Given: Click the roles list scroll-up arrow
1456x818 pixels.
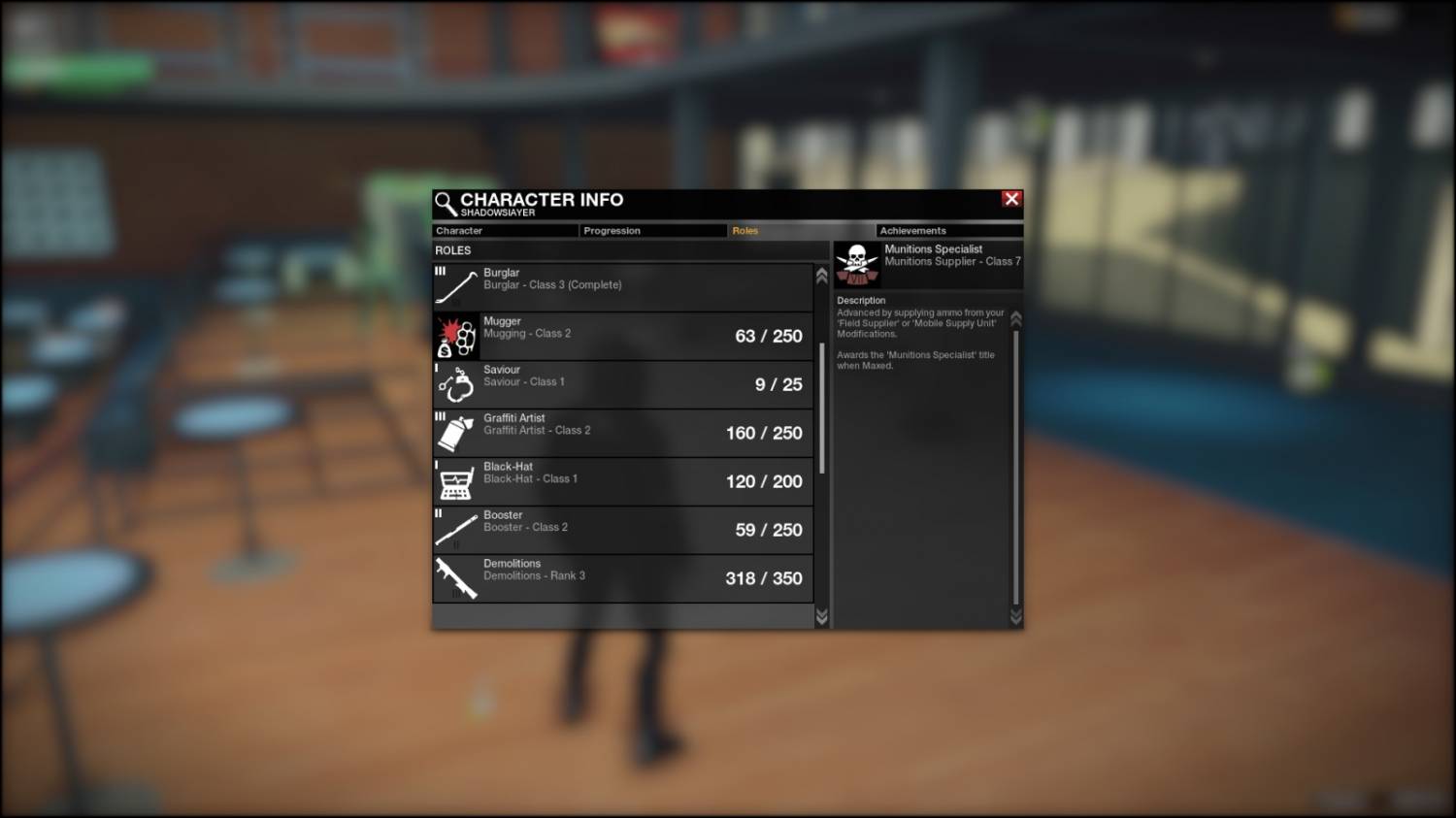Looking at the screenshot, I should click(822, 276).
